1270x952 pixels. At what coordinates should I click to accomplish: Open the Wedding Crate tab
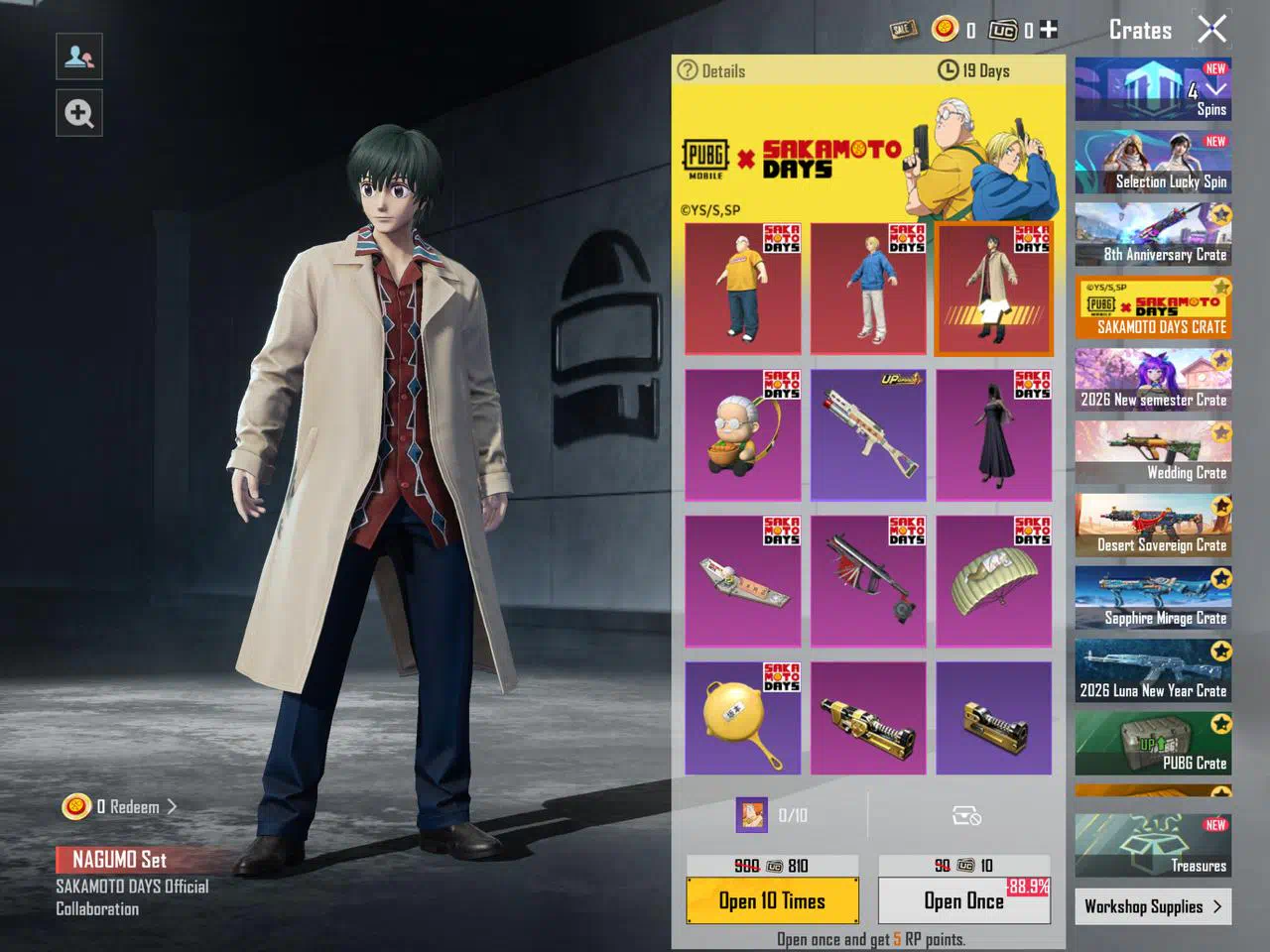(1153, 452)
